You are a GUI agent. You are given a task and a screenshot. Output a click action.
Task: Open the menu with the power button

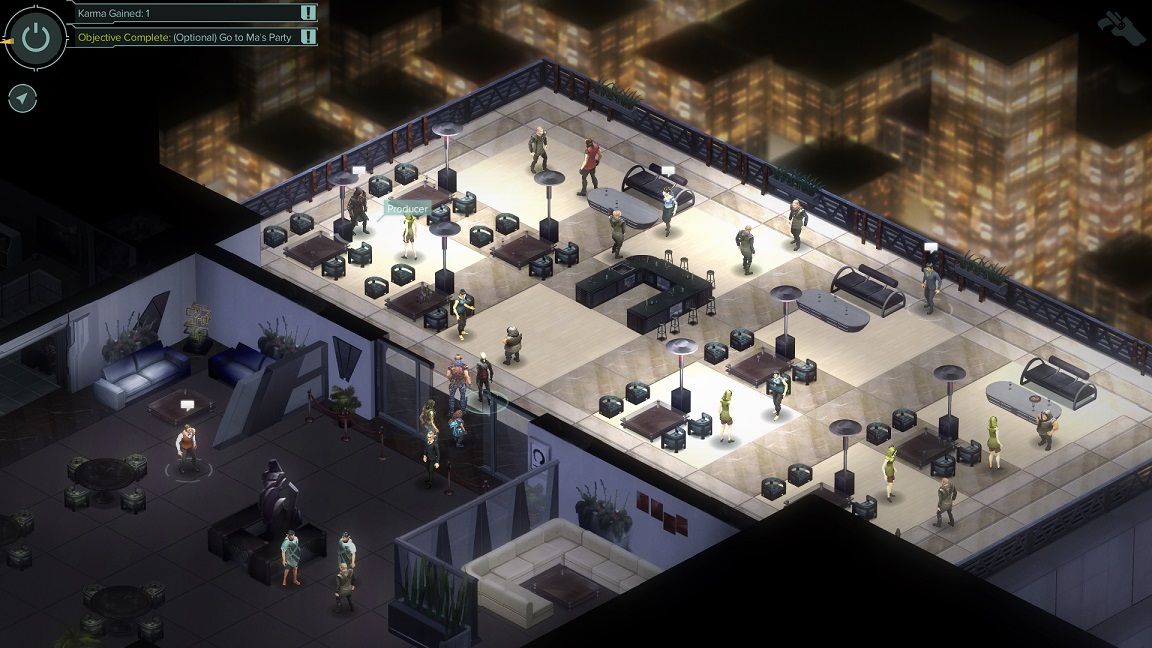(x=36, y=38)
